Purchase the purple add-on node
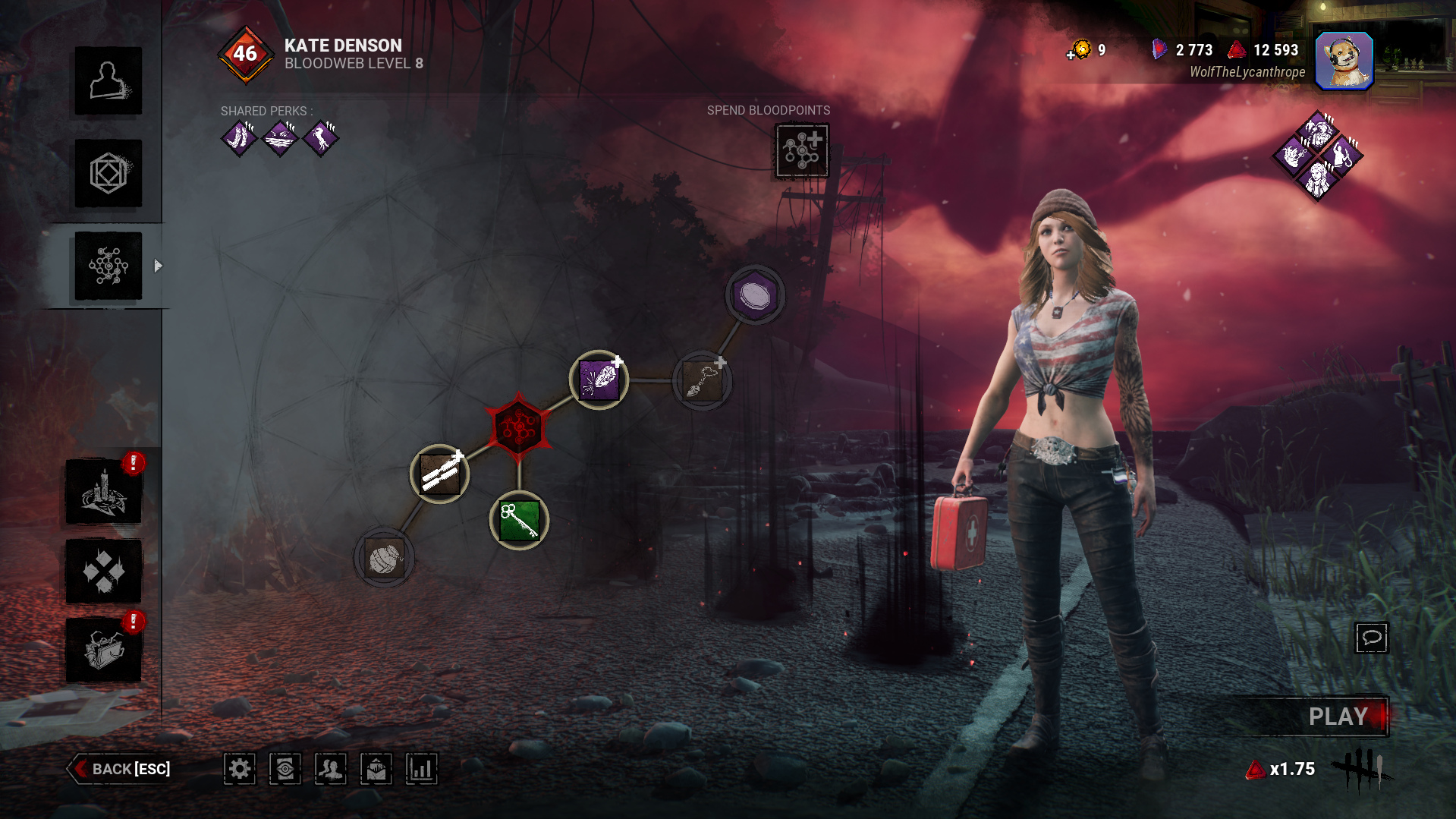Image resolution: width=1456 pixels, height=819 pixels. coord(599,380)
